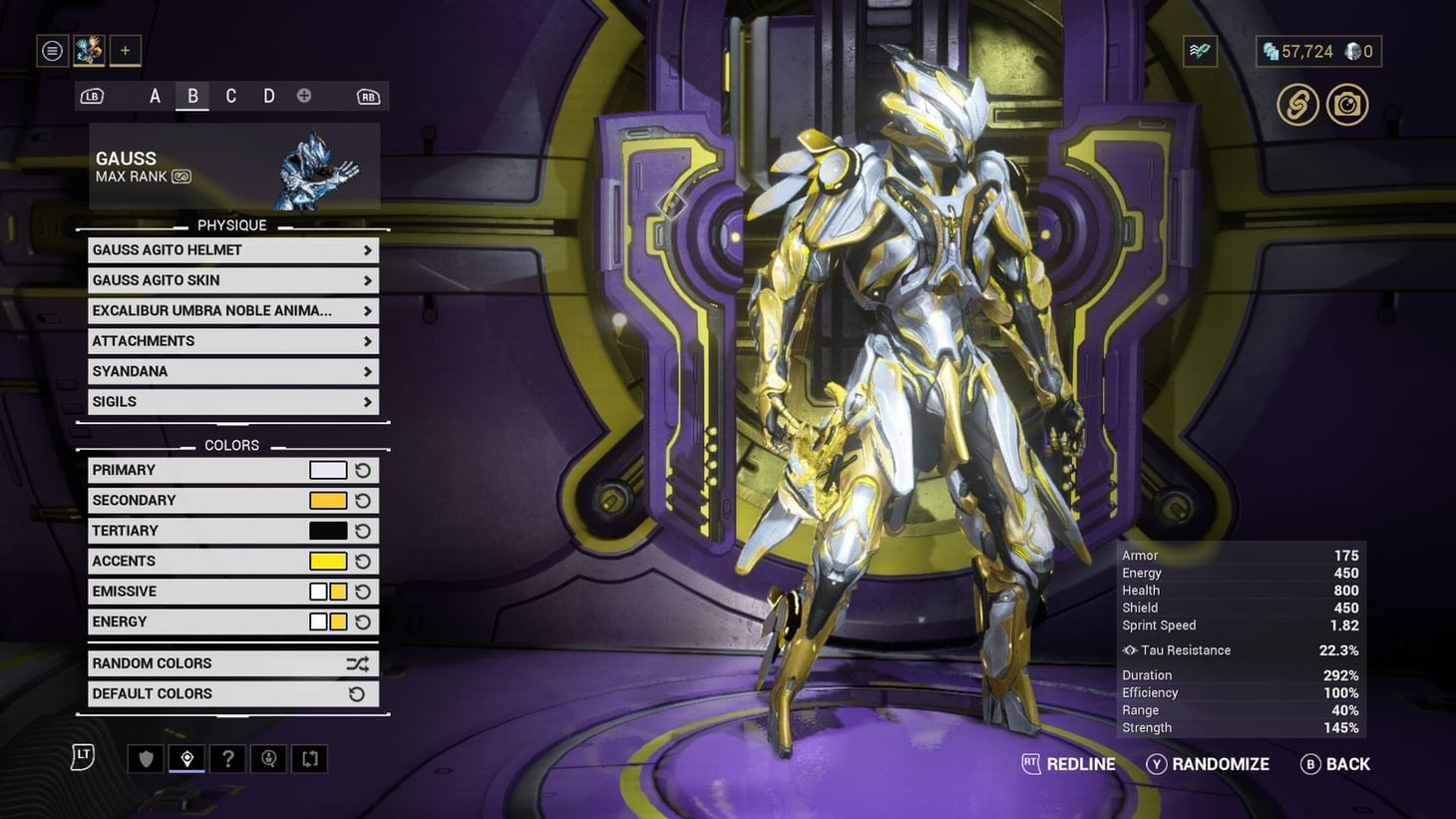The width and height of the screenshot is (1456, 819).
Task: Click the K-Drive icon near credits
Action: pos(1199,50)
